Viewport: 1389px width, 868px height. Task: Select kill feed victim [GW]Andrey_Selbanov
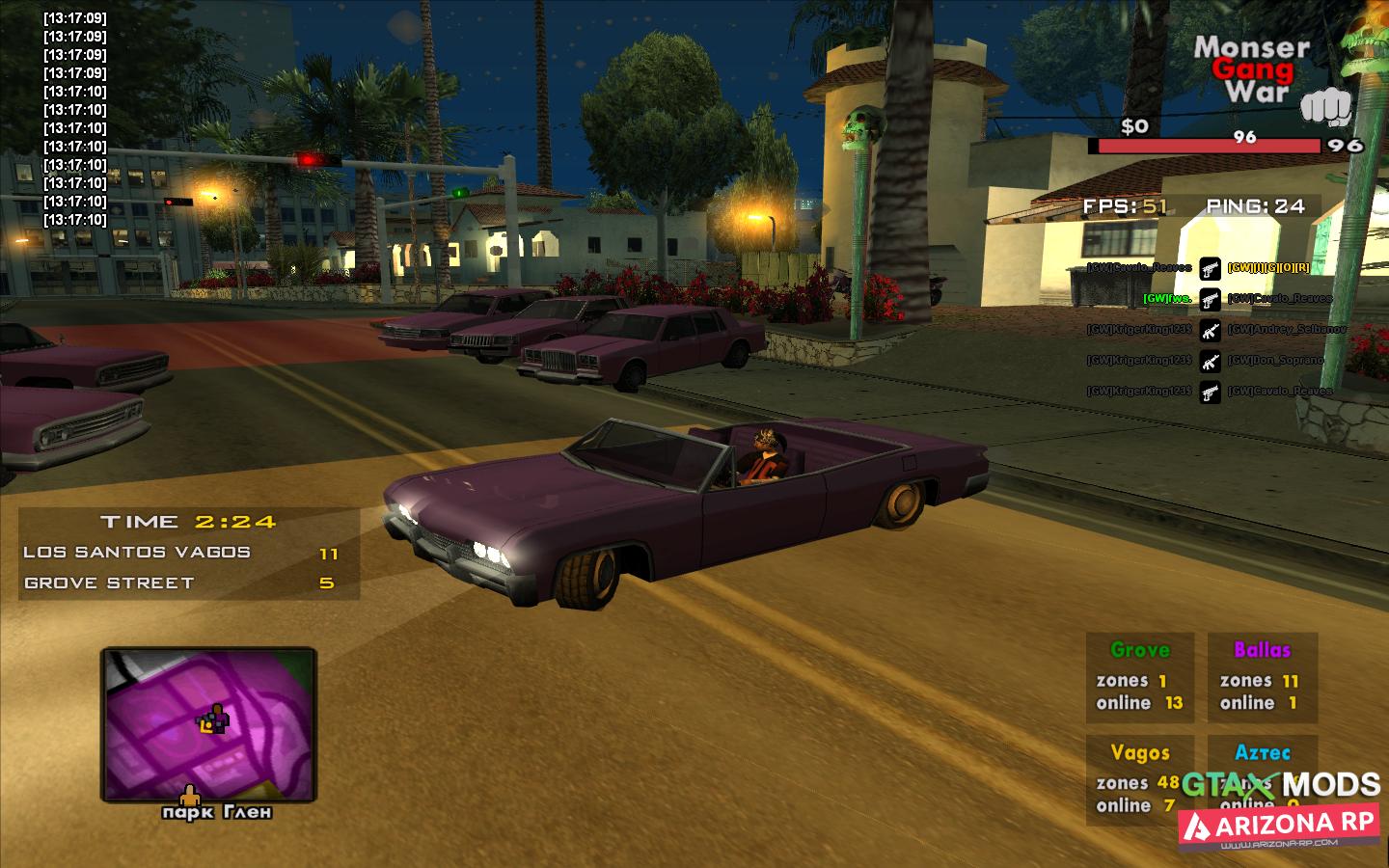click(1287, 330)
